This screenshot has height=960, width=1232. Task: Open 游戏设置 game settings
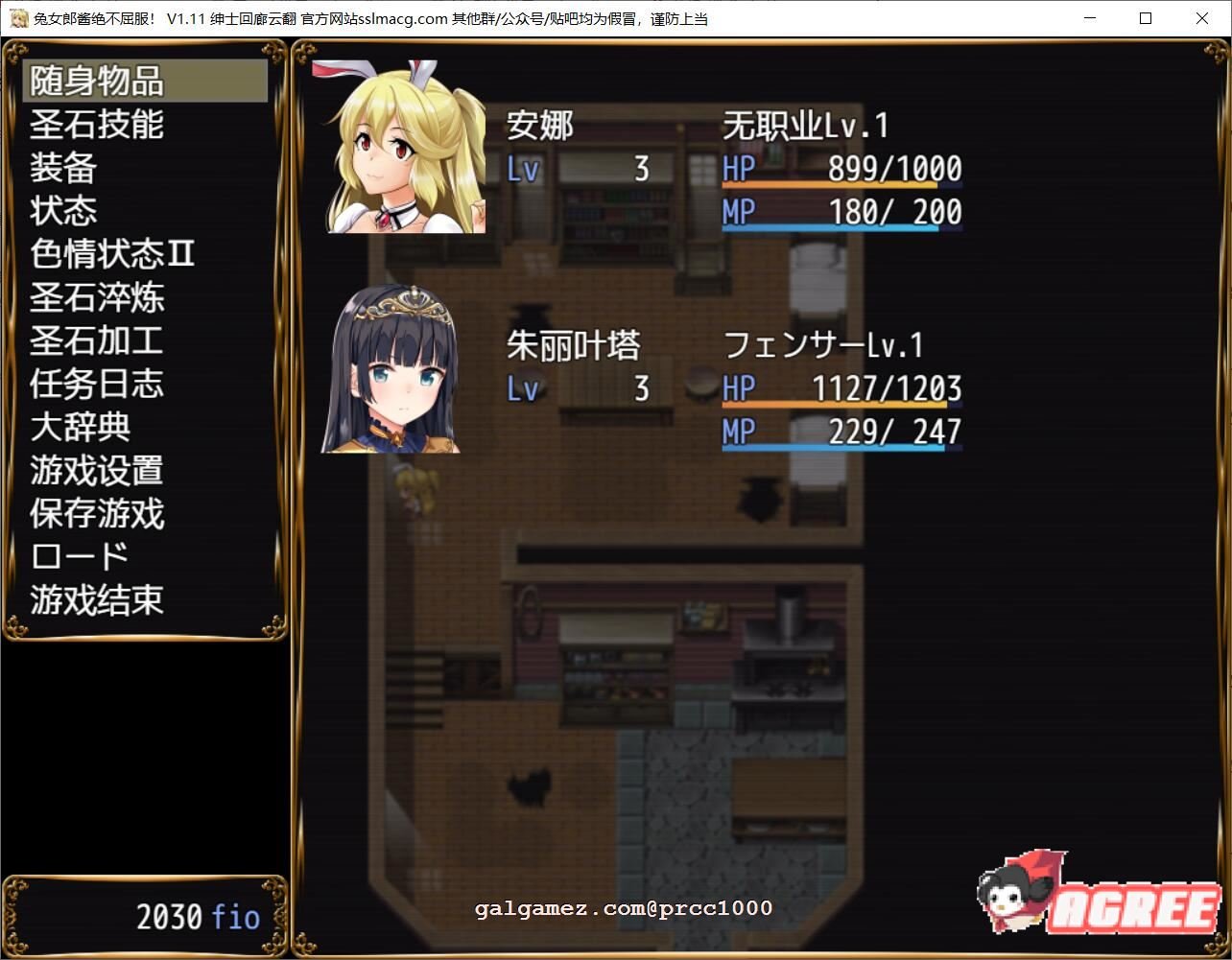pos(97,470)
